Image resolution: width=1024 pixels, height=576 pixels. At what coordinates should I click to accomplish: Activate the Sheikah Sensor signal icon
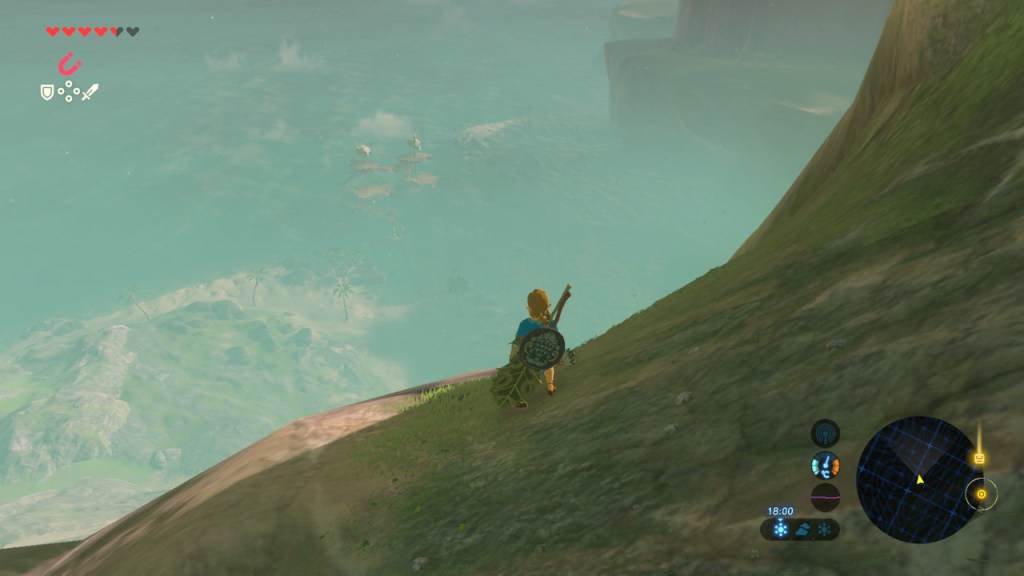(825, 433)
